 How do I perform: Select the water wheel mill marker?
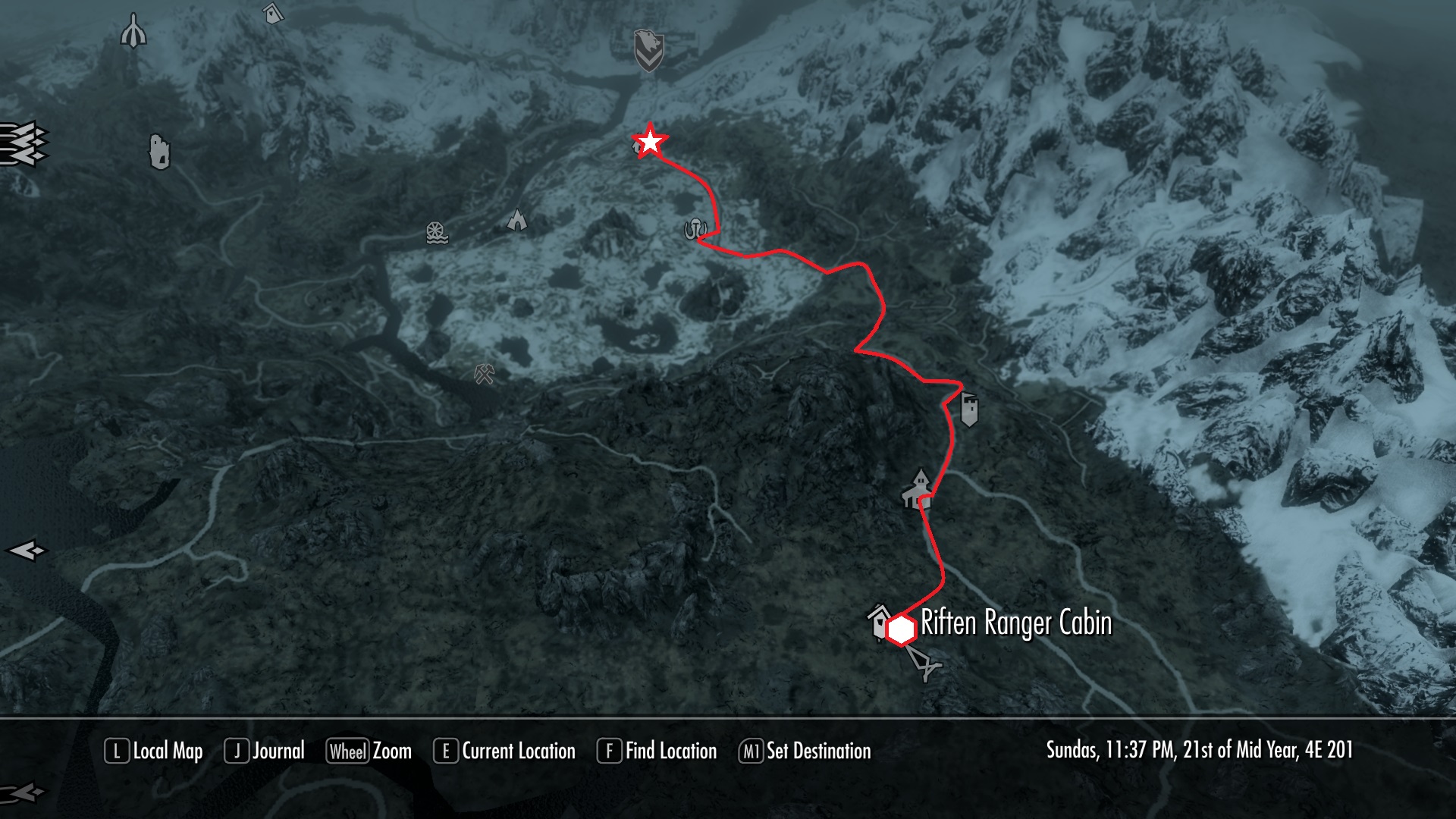(437, 233)
